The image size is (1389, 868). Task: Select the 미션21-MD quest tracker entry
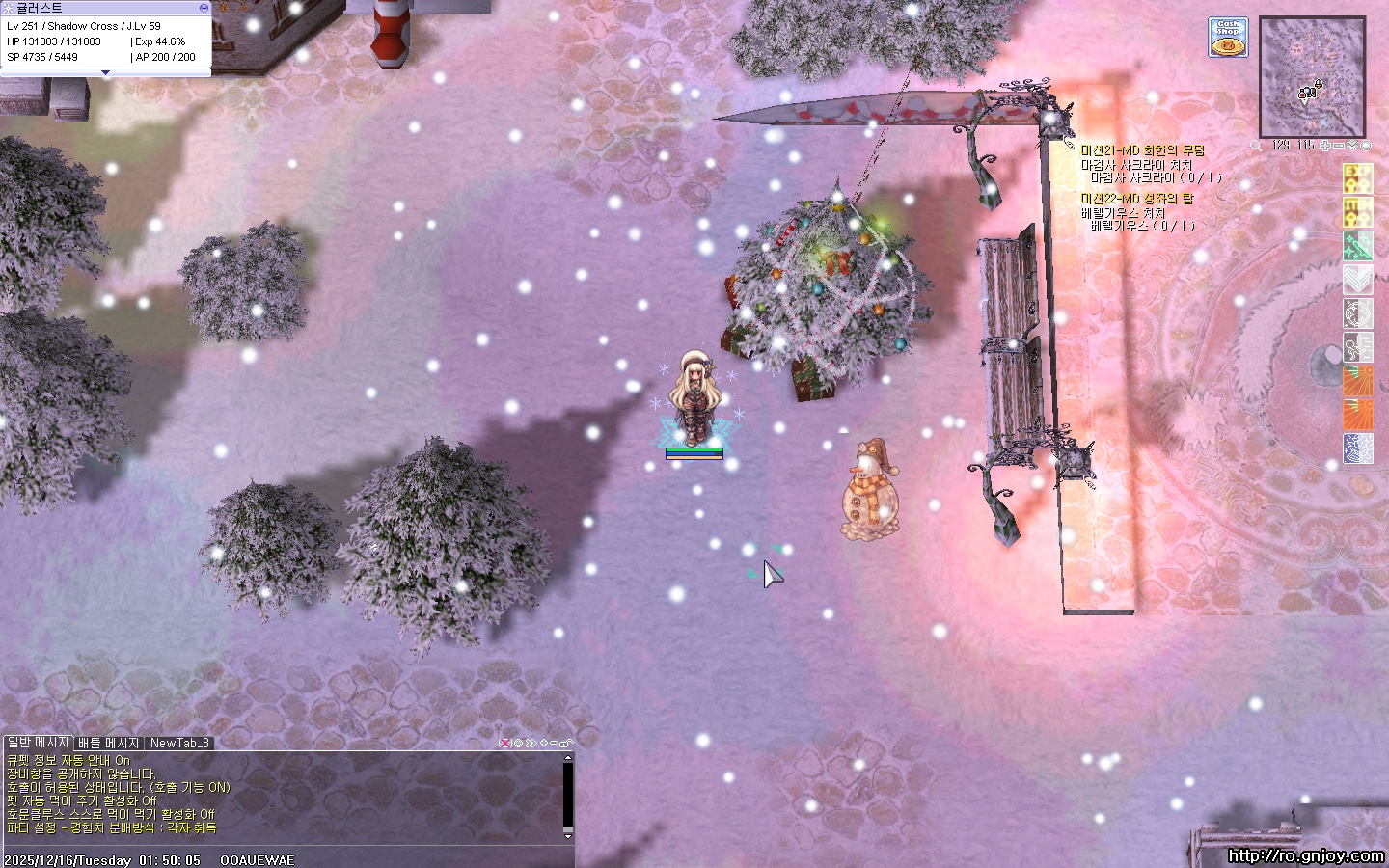(1142, 150)
